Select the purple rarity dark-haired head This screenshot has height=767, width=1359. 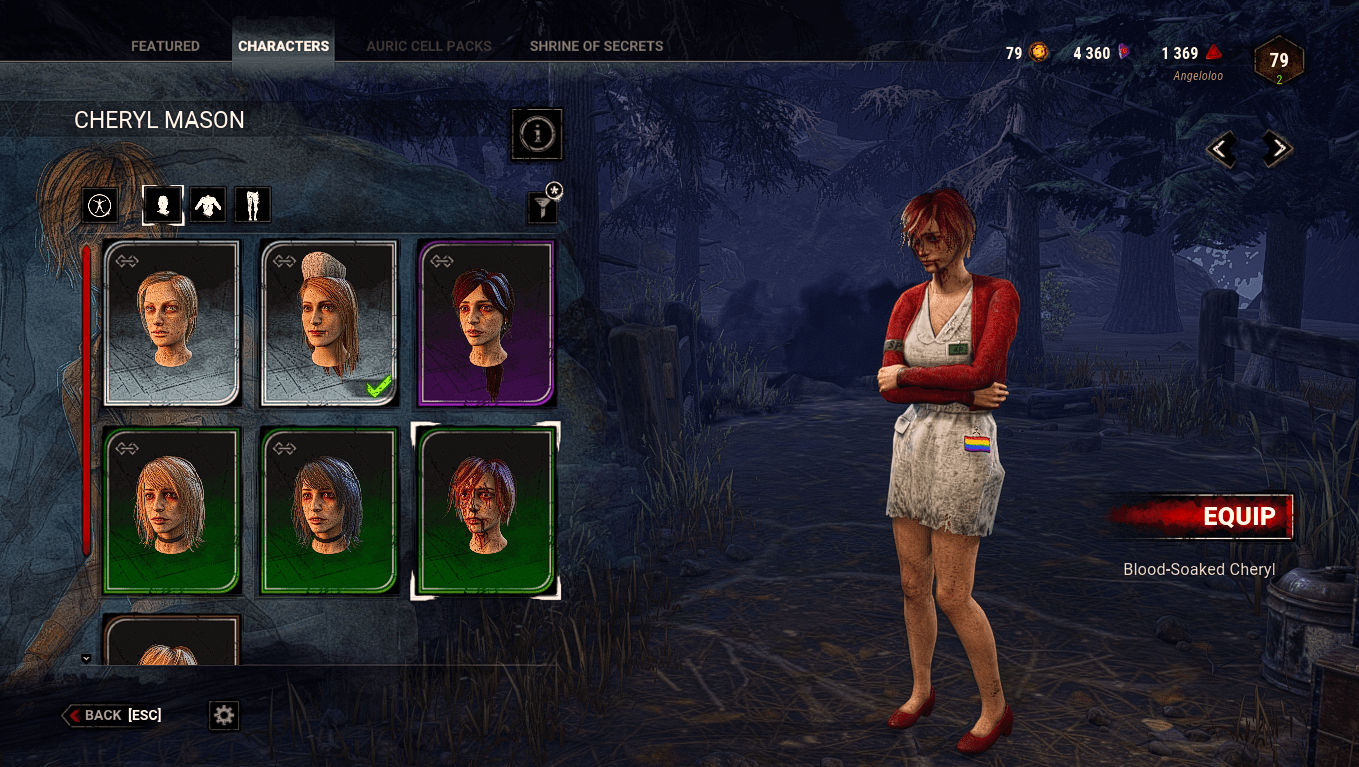486,323
